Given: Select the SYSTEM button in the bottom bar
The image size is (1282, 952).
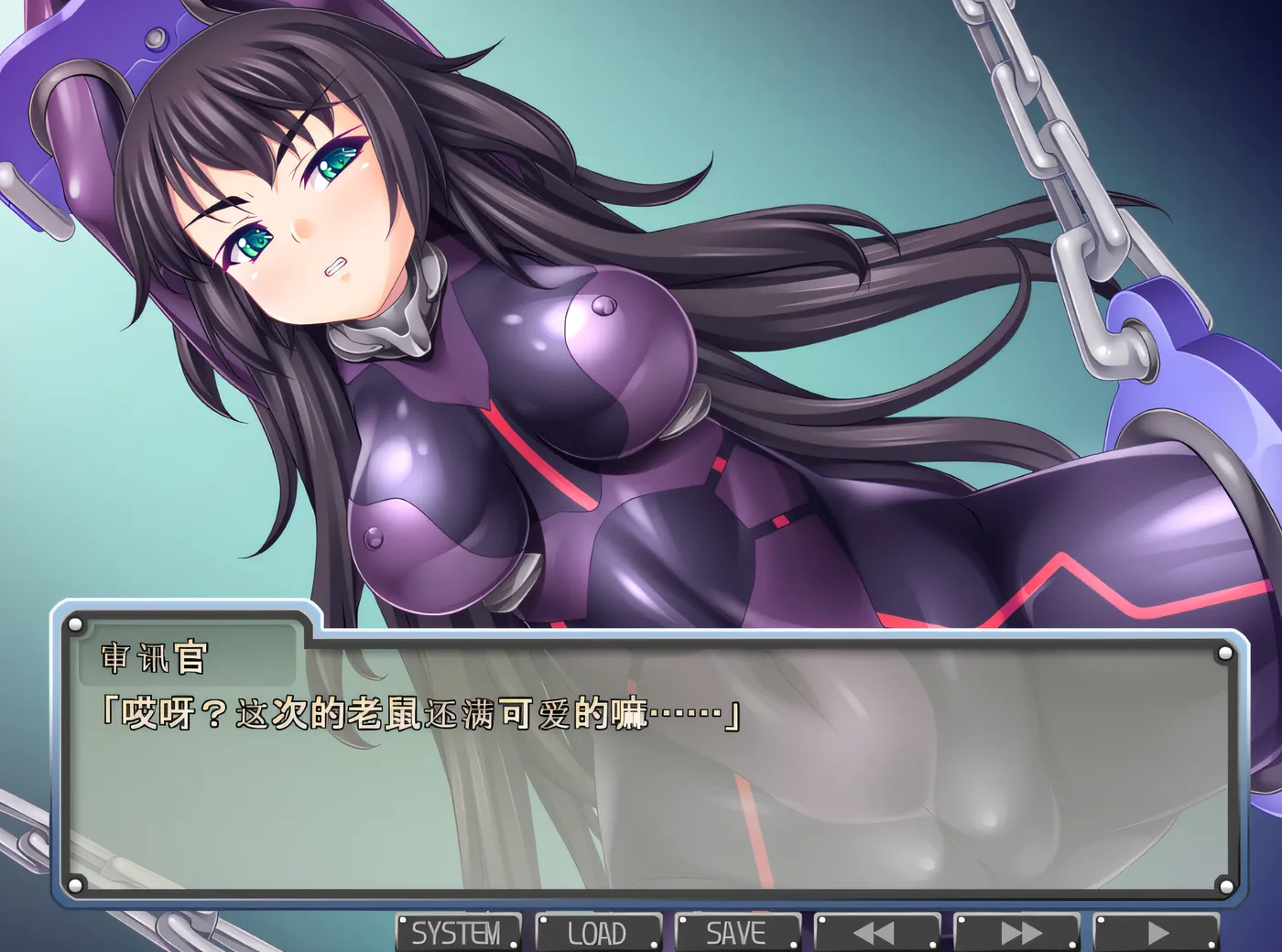Looking at the screenshot, I should pyautogui.click(x=458, y=932).
